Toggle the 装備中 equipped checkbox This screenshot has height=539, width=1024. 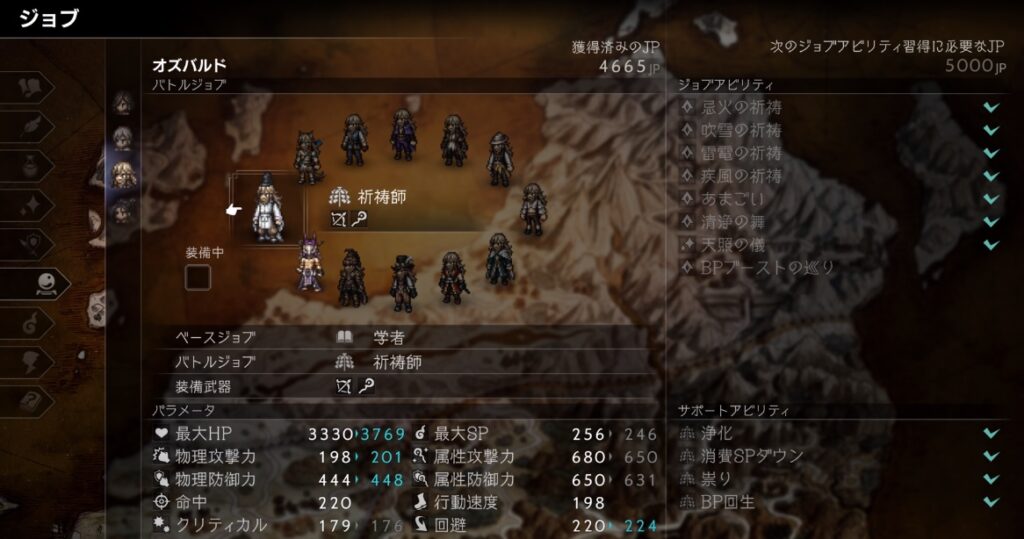[x=198, y=276]
